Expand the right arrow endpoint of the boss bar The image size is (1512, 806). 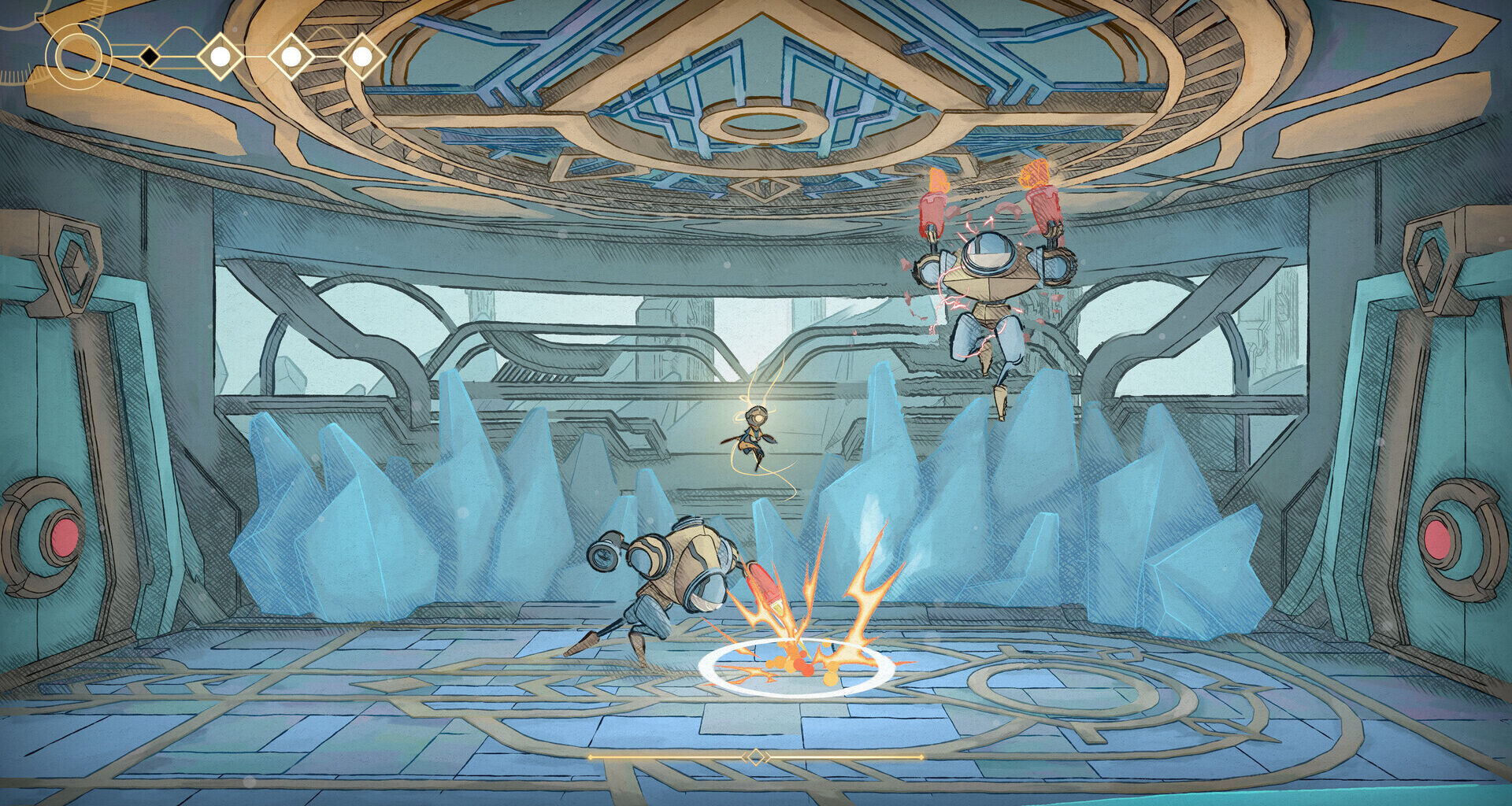[921, 756]
